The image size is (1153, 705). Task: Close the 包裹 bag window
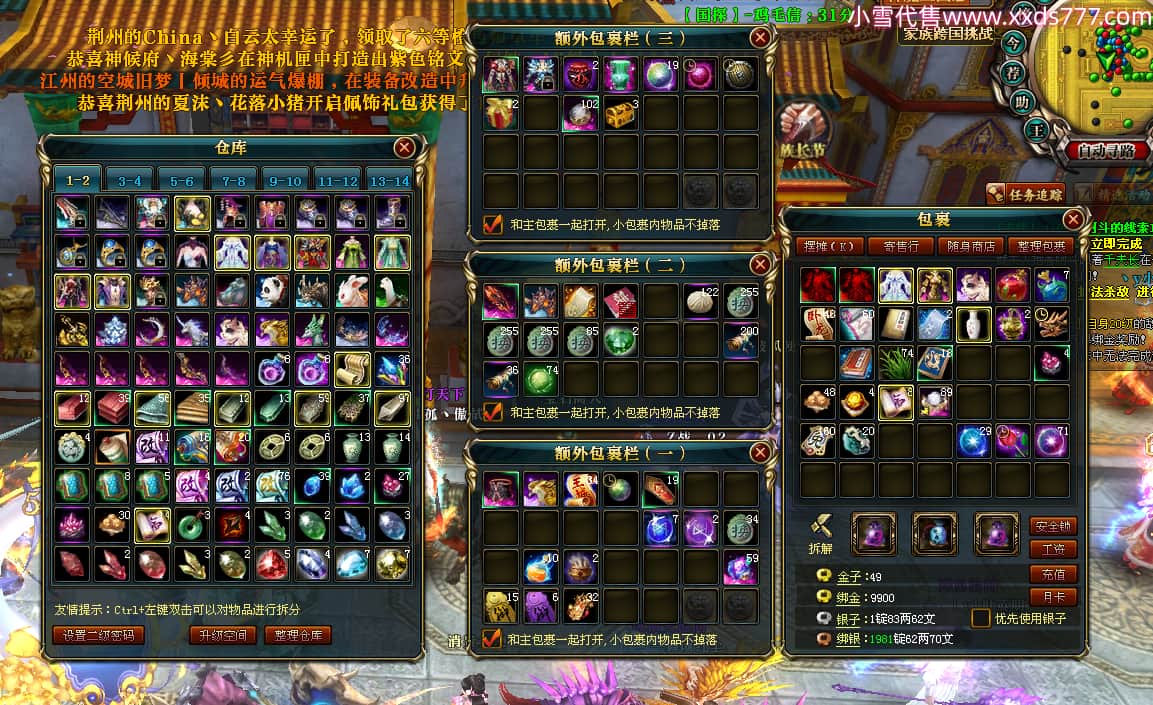pyautogui.click(x=1073, y=219)
